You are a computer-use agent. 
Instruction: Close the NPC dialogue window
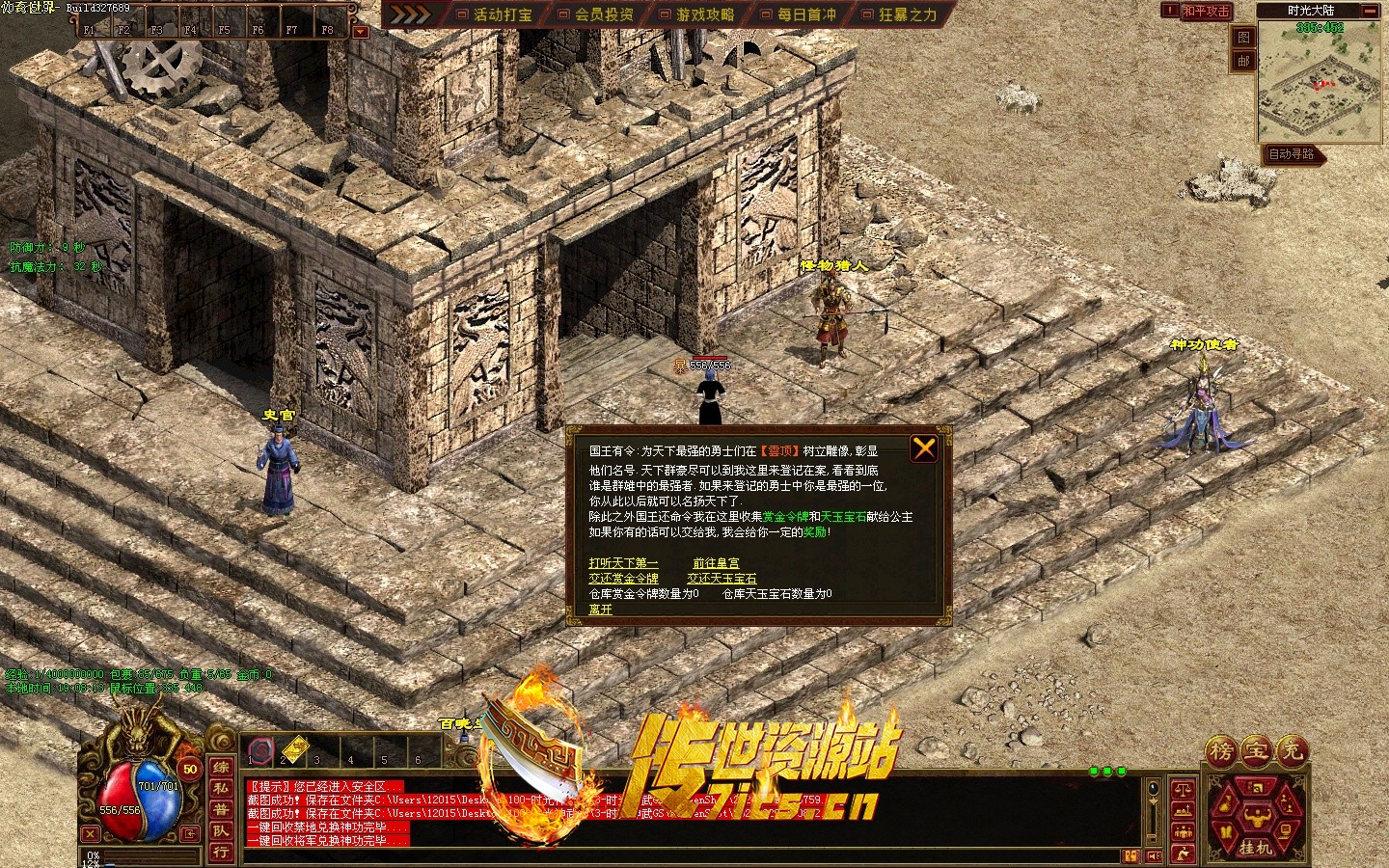(x=924, y=448)
